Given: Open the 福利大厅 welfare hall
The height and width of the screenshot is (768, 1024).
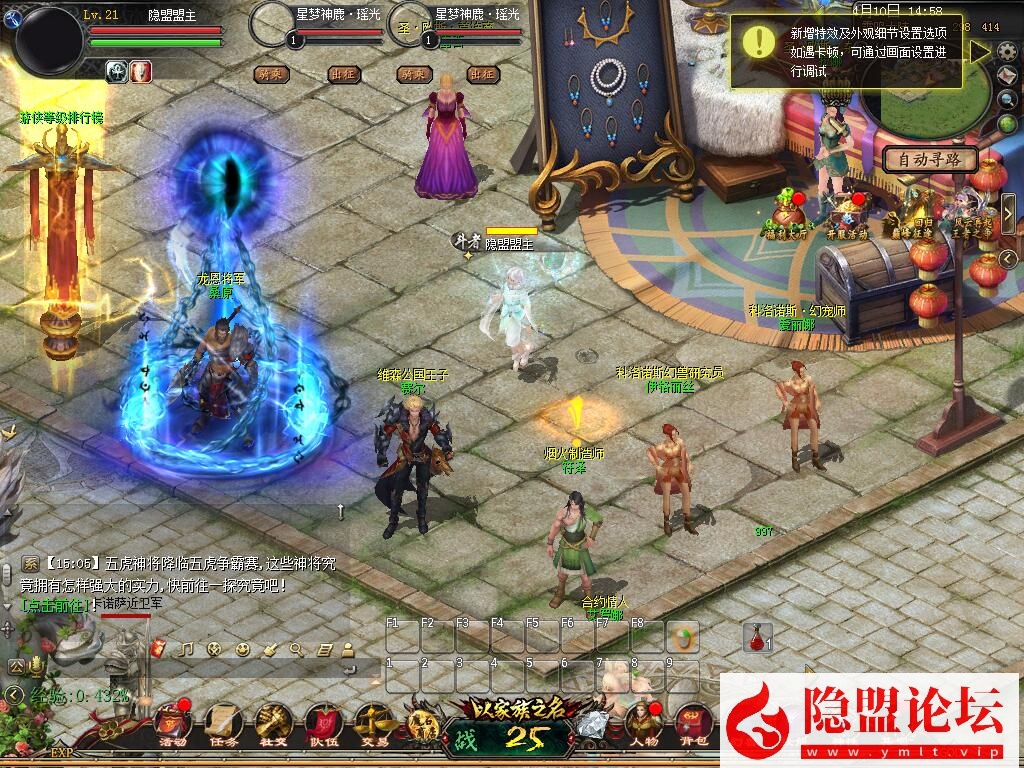Looking at the screenshot, I should pos(786,215).
